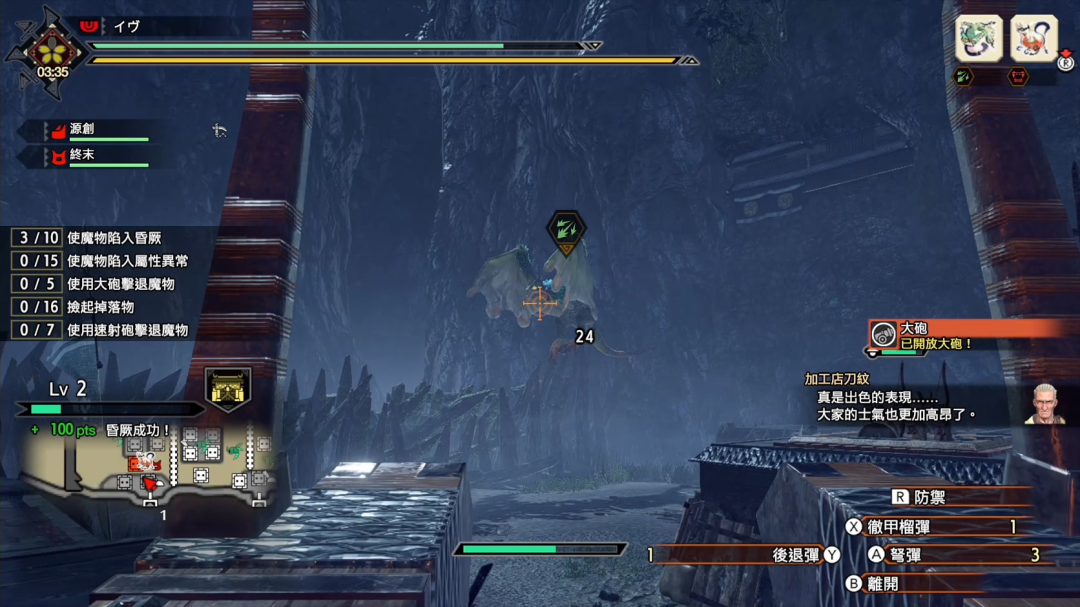Click the 加工店刀紋 speaker portrait
This screenshot has height=607, width=1080.
[x=1044, y=404]
